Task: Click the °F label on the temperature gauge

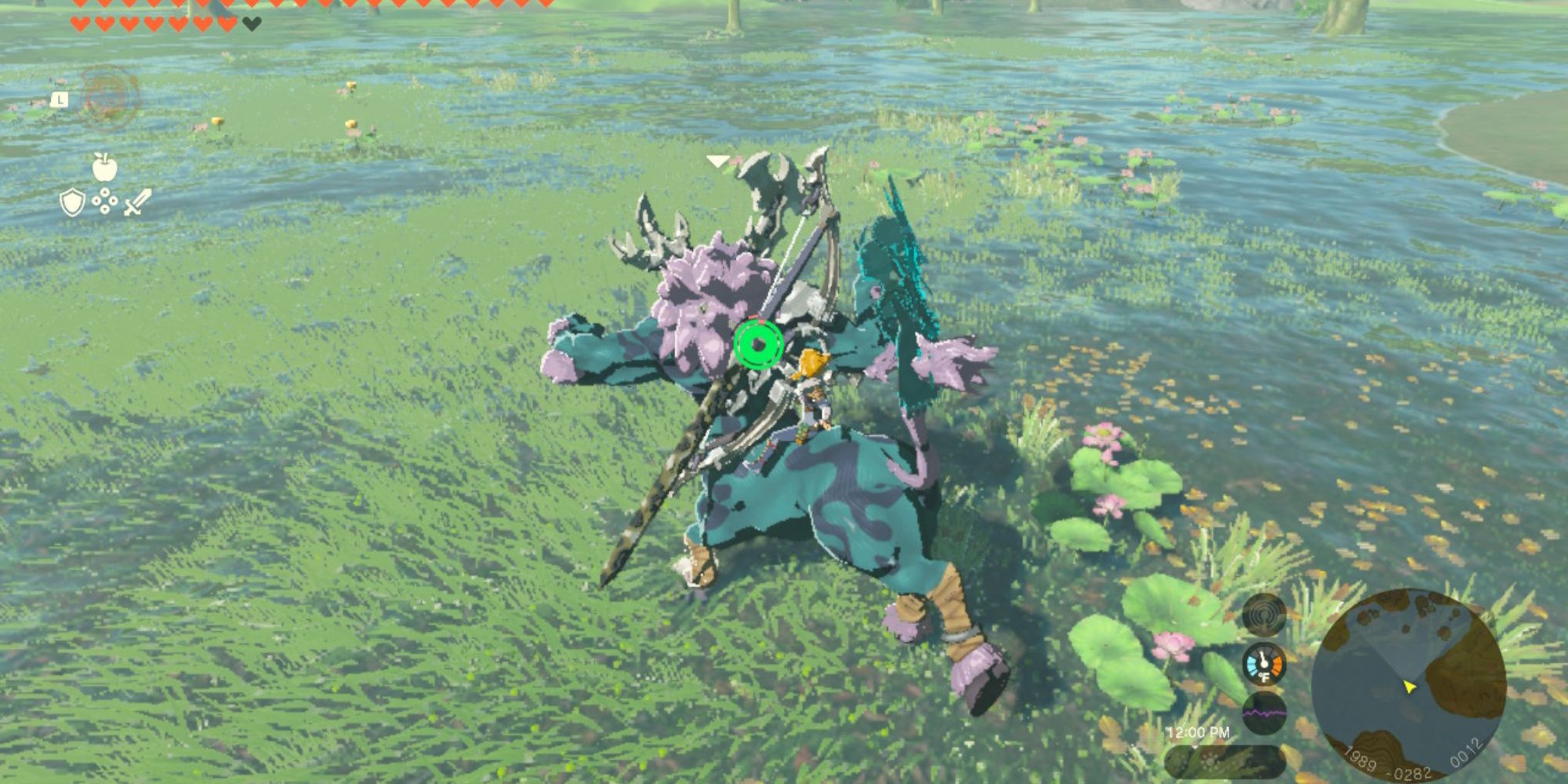Action: tap(1264, 677)
